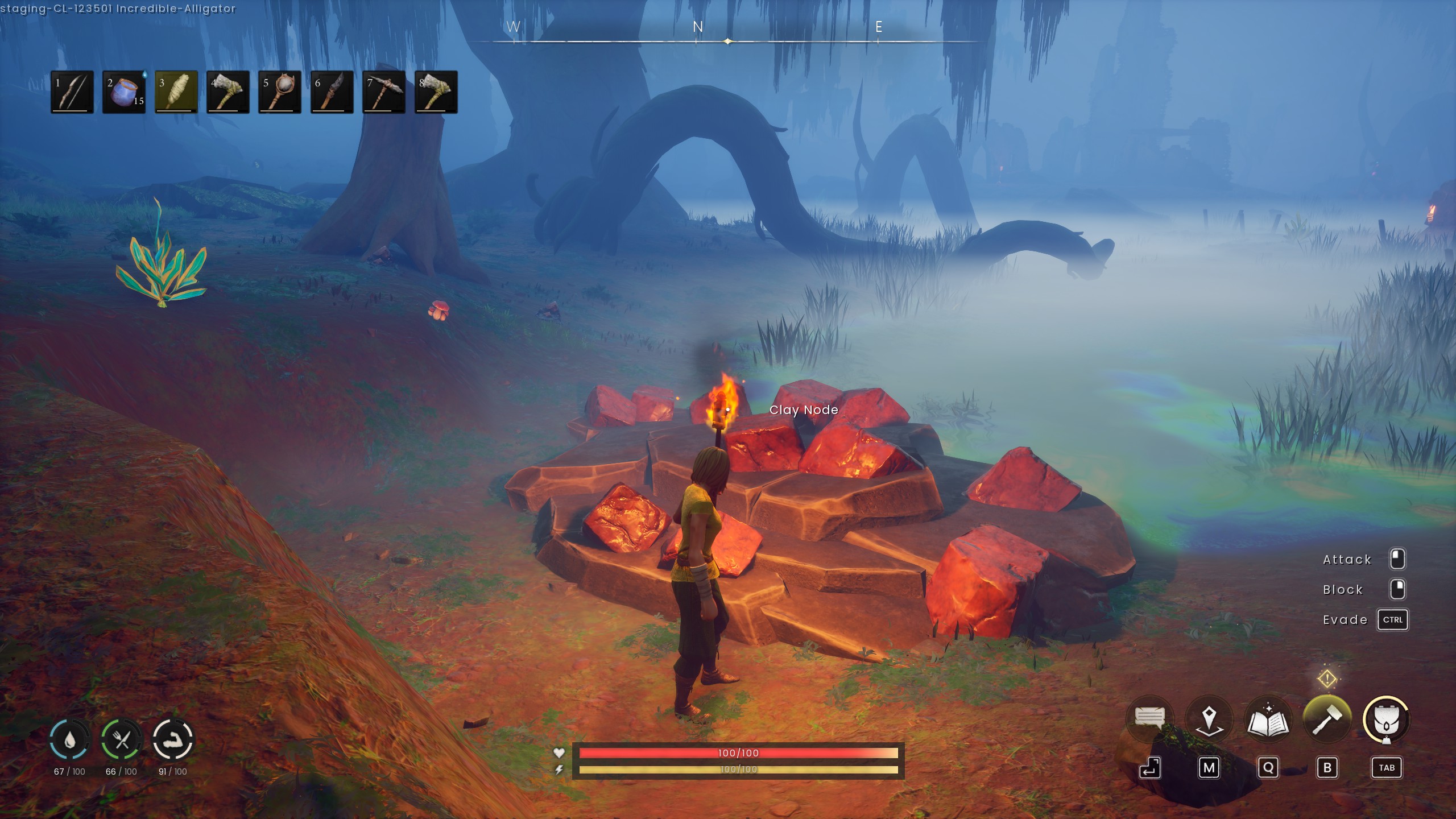Image resolution: width=1456 pixels, height=819 pixels.
Task: Equip the stone axe in slot 4
Action: pyautogui.click(x=228, y=92)
